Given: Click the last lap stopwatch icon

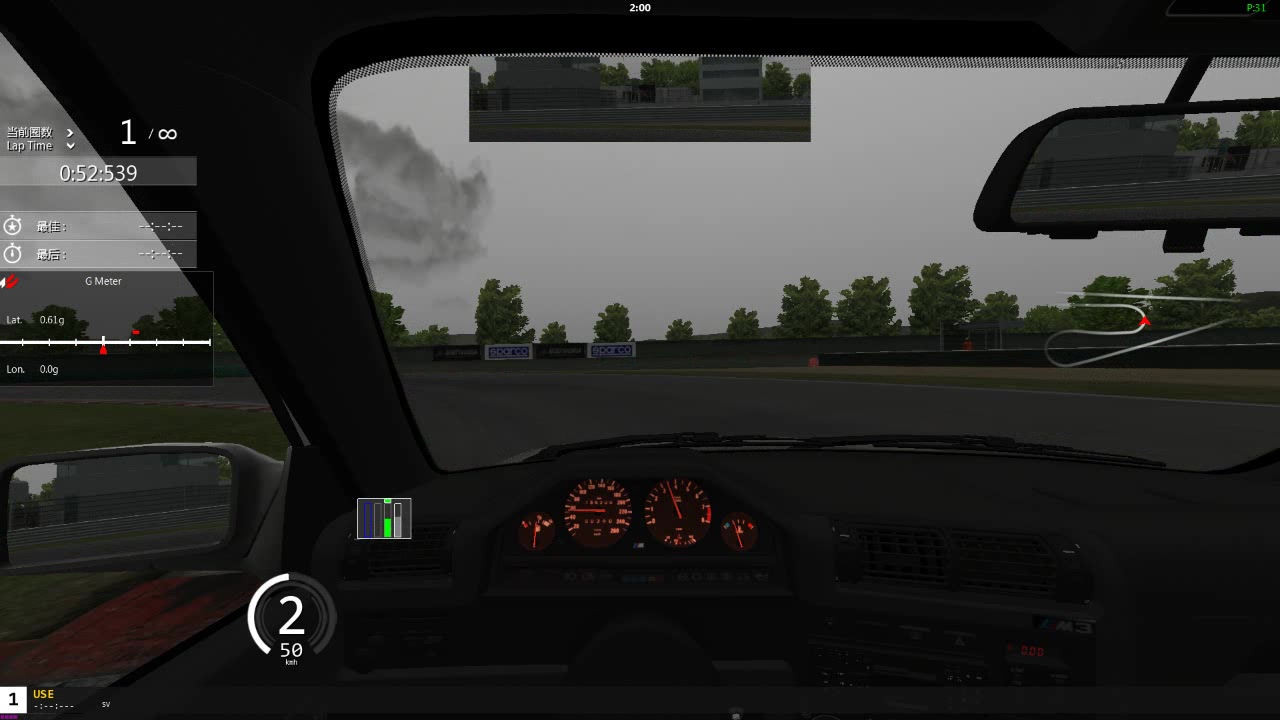Looking at the screenshot, I should (x=13, y=254).
